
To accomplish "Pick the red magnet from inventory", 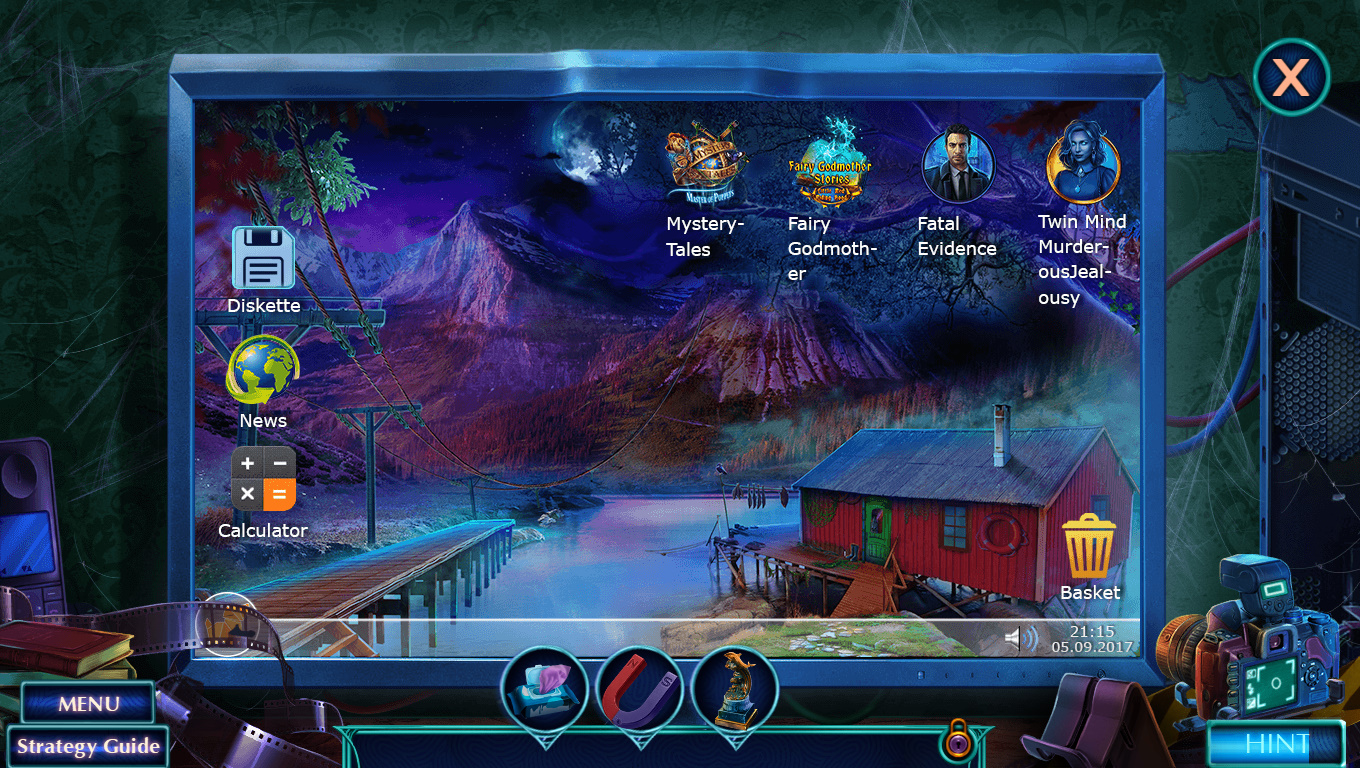I will 639,690.
